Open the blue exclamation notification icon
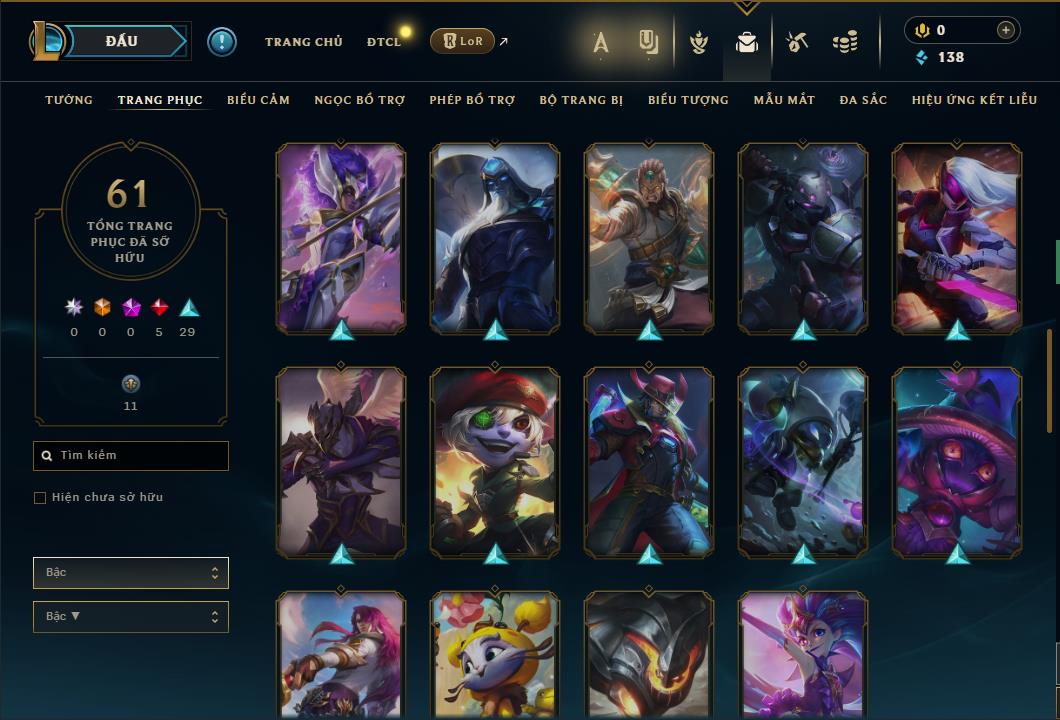 tap(222, 42)
